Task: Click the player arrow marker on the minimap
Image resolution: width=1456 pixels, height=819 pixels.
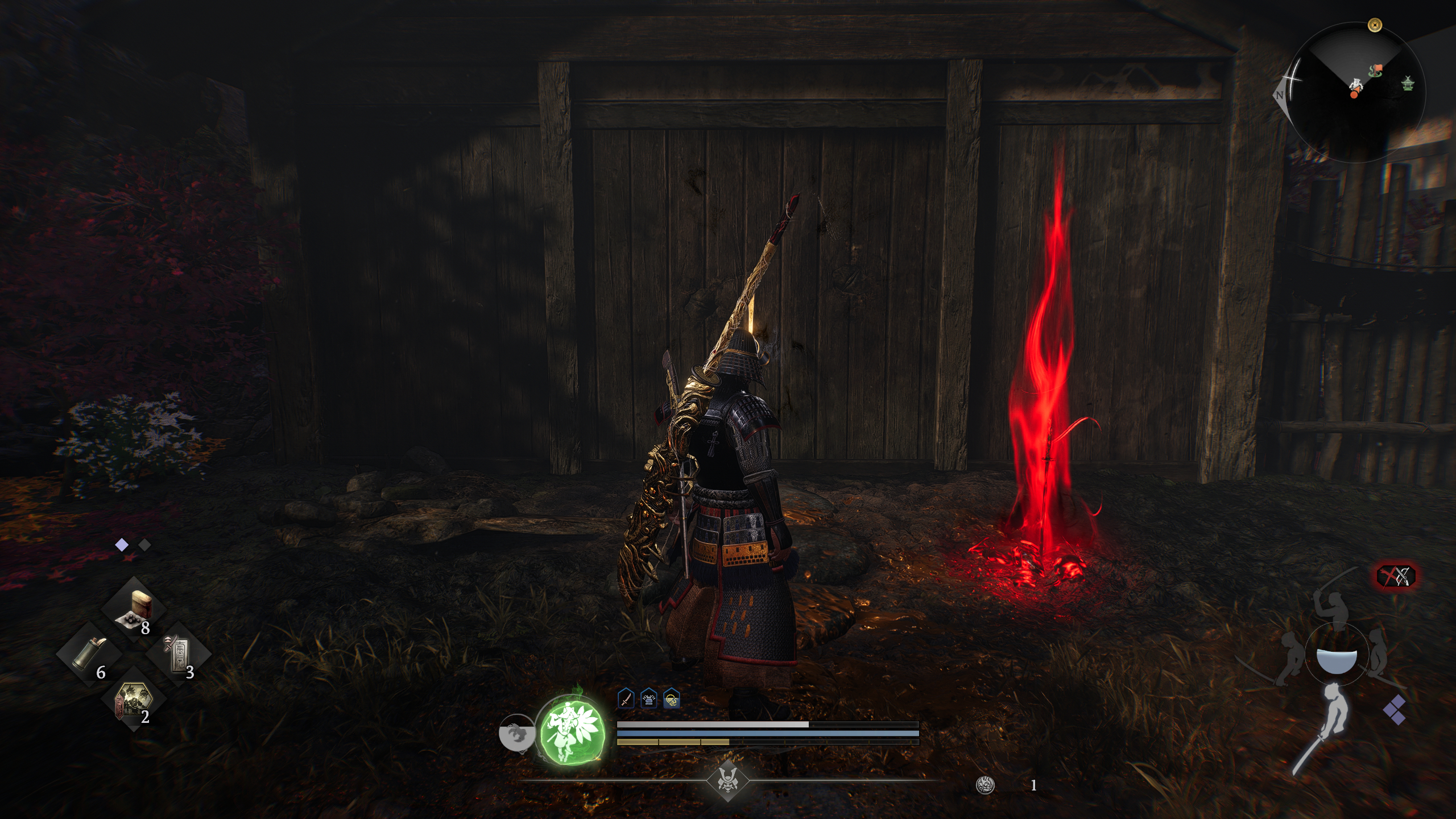Action: [1356, 87]
